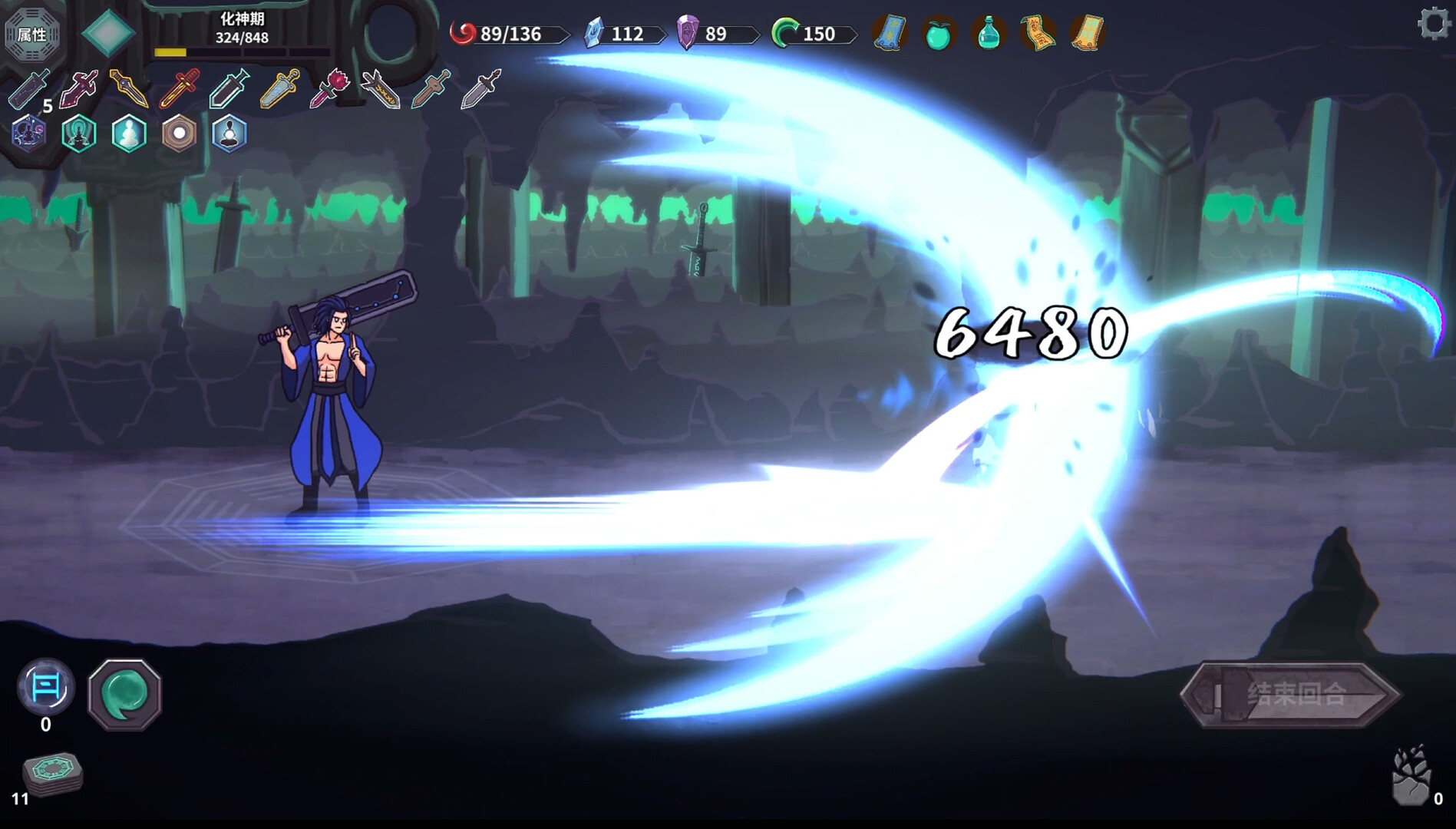
Task: Select the blue potion bottle item
Action: pyautogui.click(x=989, y=34)
